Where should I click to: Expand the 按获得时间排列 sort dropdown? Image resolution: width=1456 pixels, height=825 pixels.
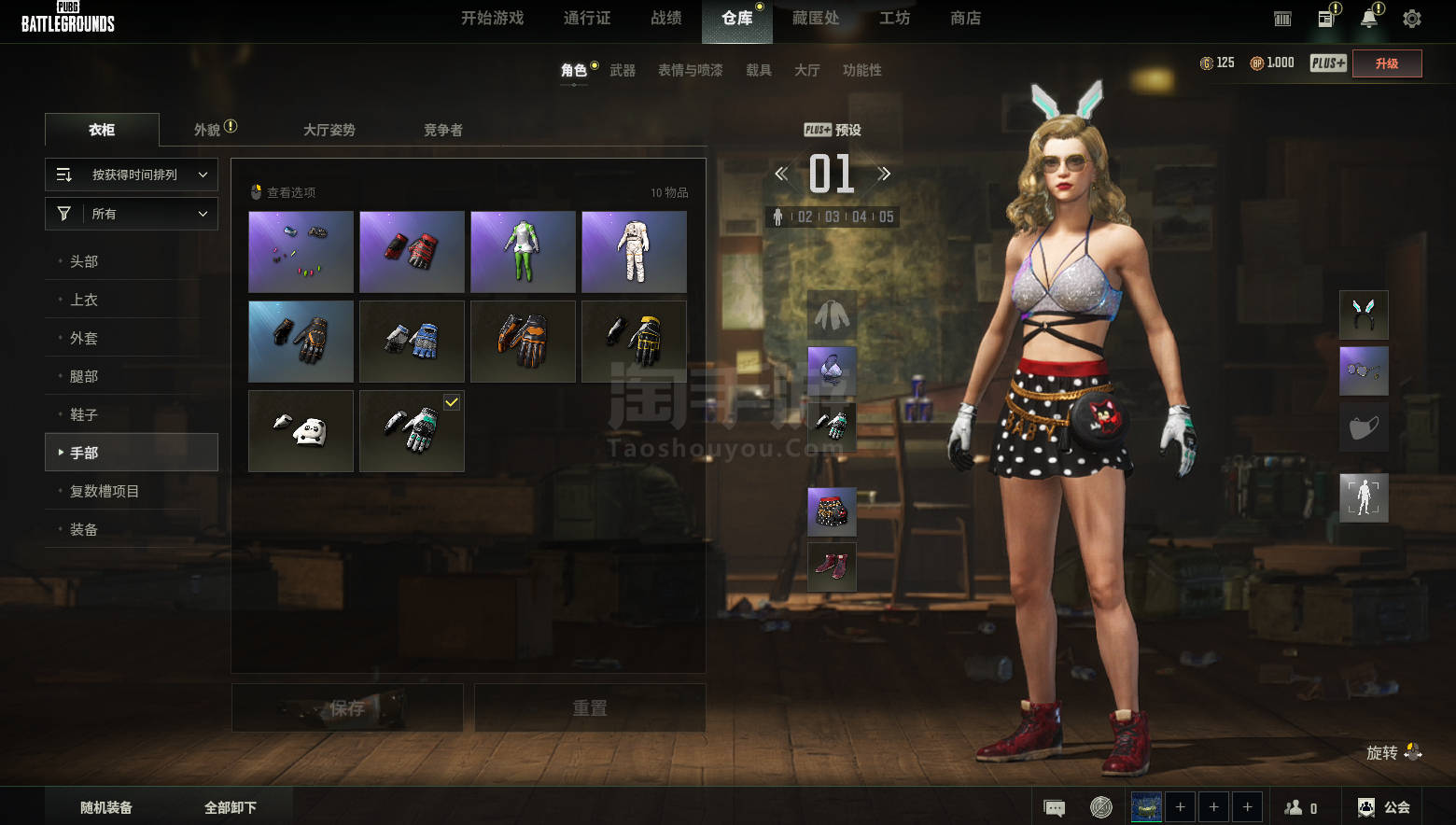(x=132, y=175)
